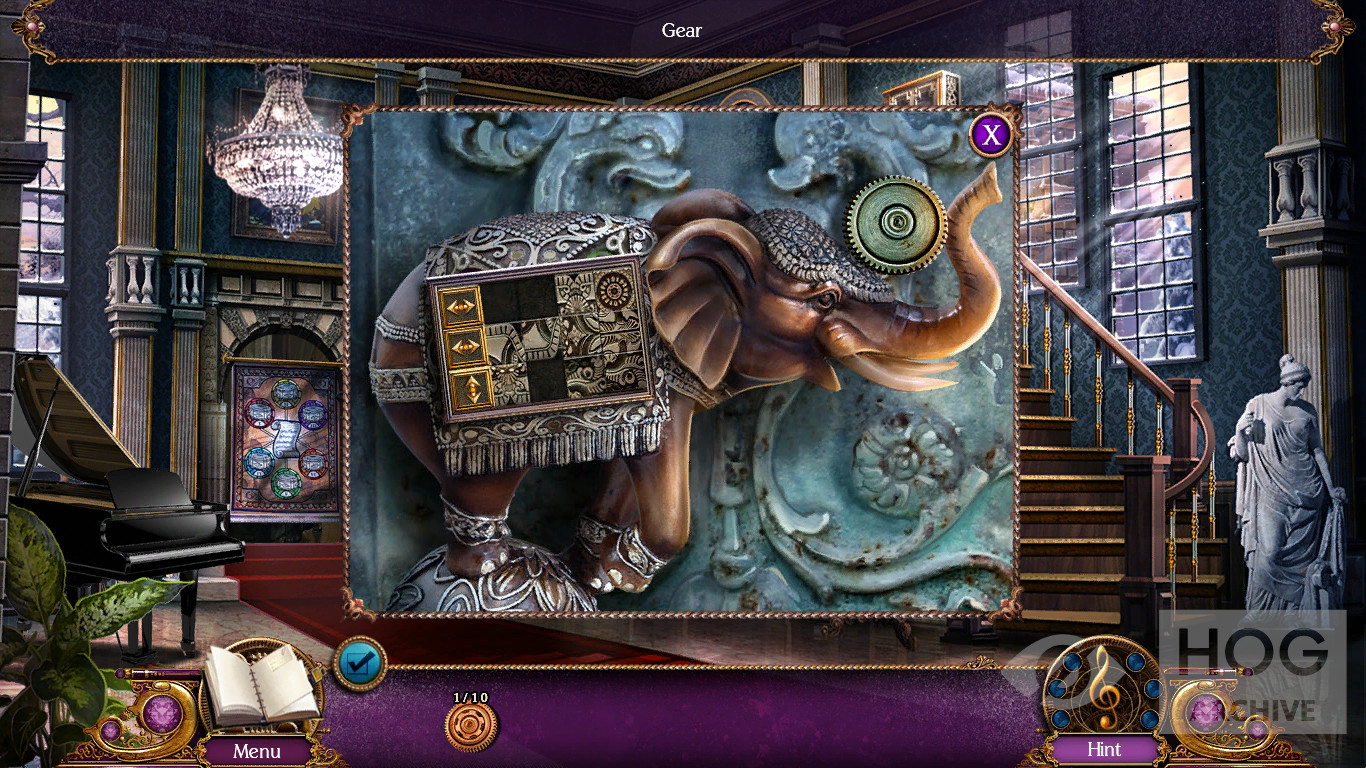Use the Hint button

coord(1104,749)
